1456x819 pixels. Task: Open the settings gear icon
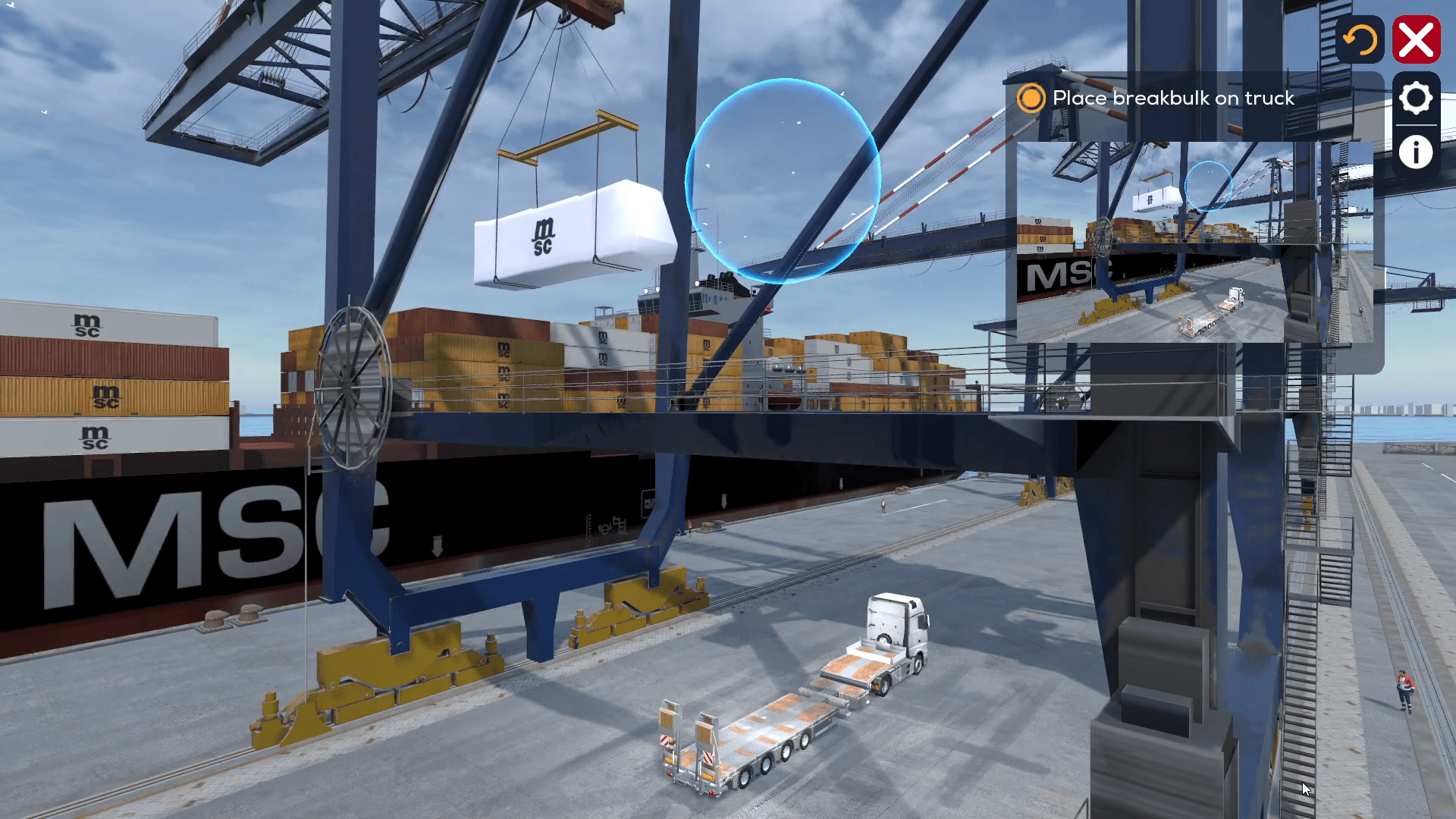1415,97
